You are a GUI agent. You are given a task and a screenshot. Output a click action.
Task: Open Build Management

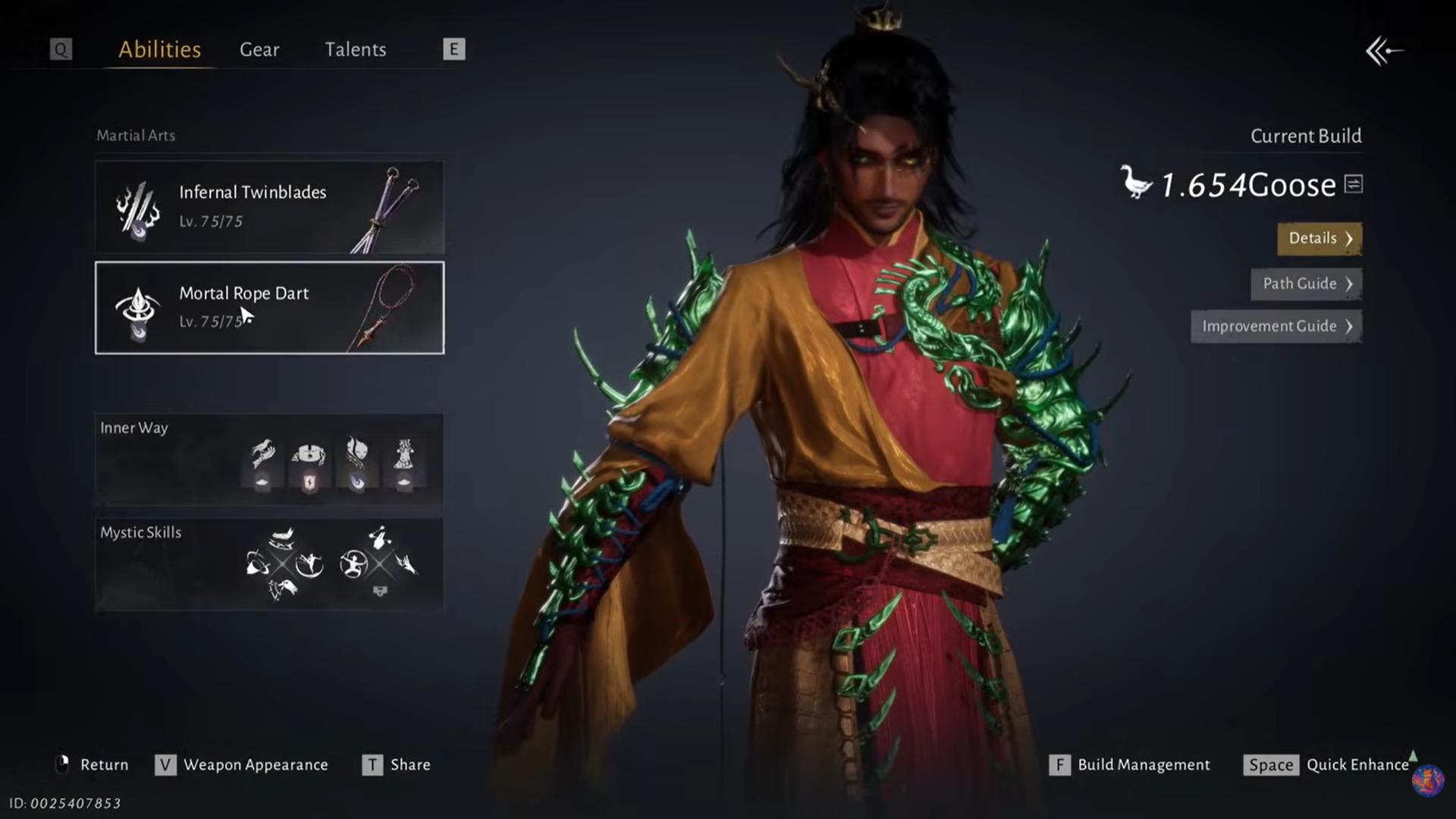[x=1130, y=764]
